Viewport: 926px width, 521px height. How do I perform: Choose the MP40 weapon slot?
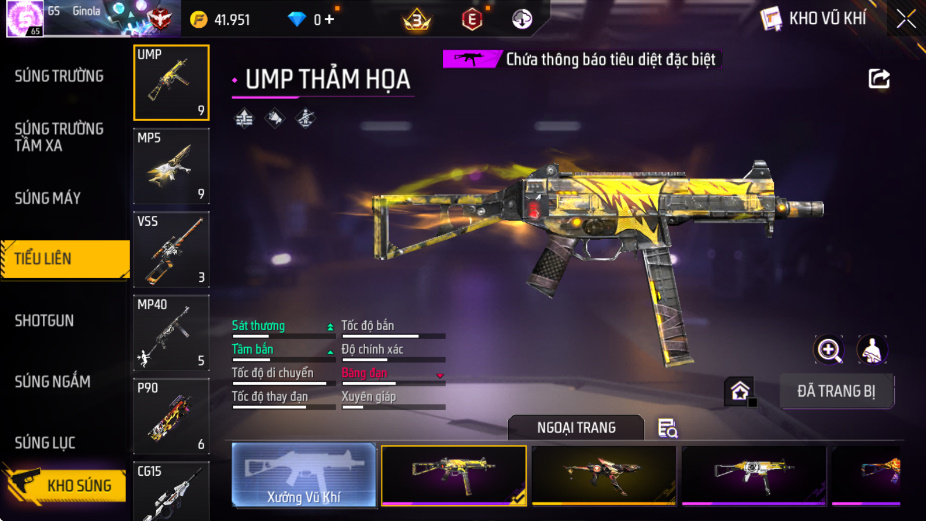pos(171,332)
